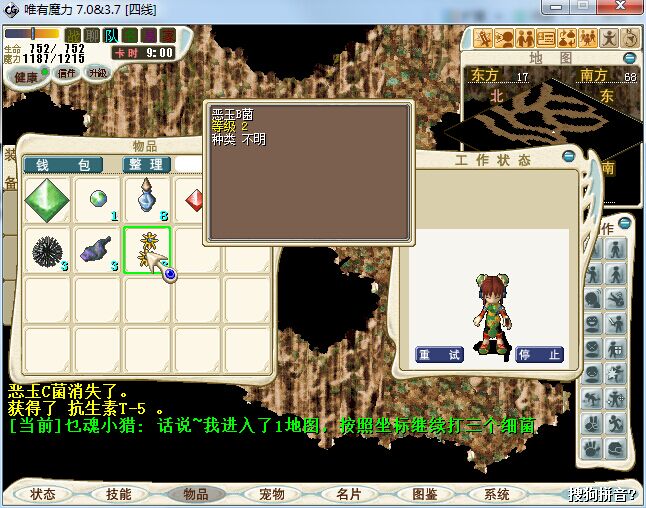
Task: Stop work with the 停止 button
Action: [540, 355]
